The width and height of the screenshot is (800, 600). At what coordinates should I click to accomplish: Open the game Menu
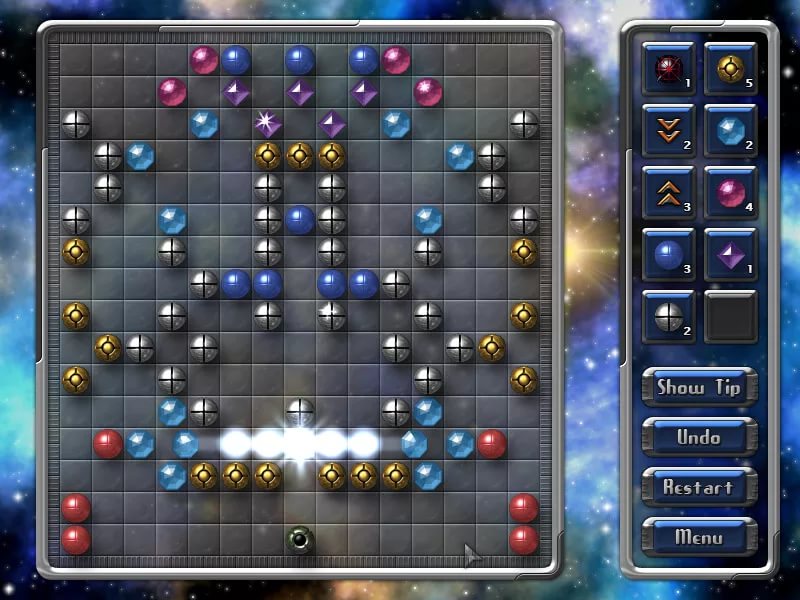pos(698,537)
